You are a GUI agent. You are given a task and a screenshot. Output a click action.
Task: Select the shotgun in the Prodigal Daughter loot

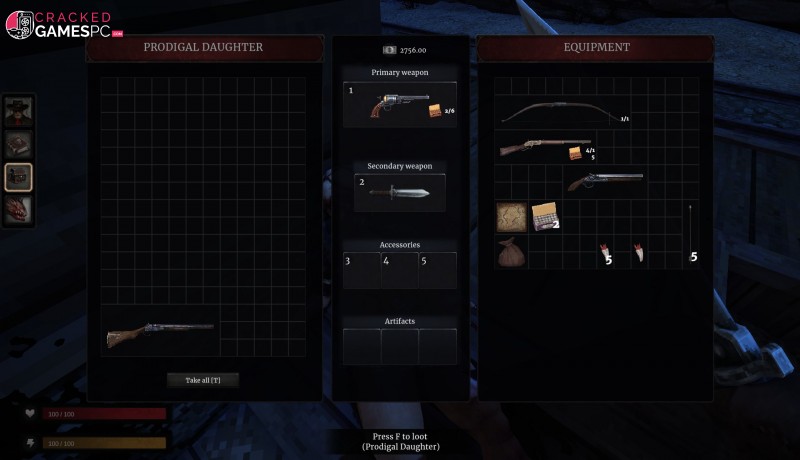[160, 334]
